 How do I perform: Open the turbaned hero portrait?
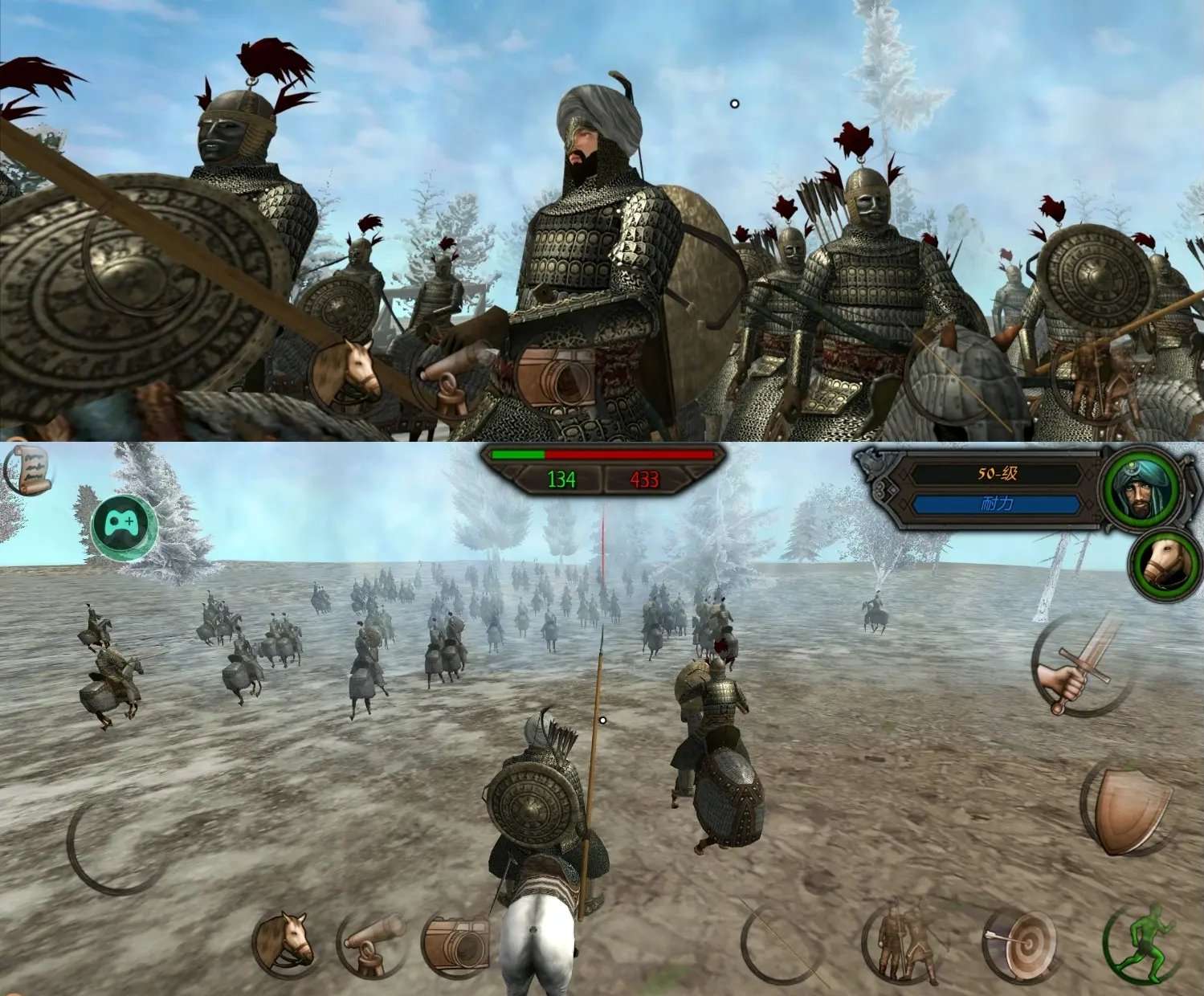pos(1140,487)
